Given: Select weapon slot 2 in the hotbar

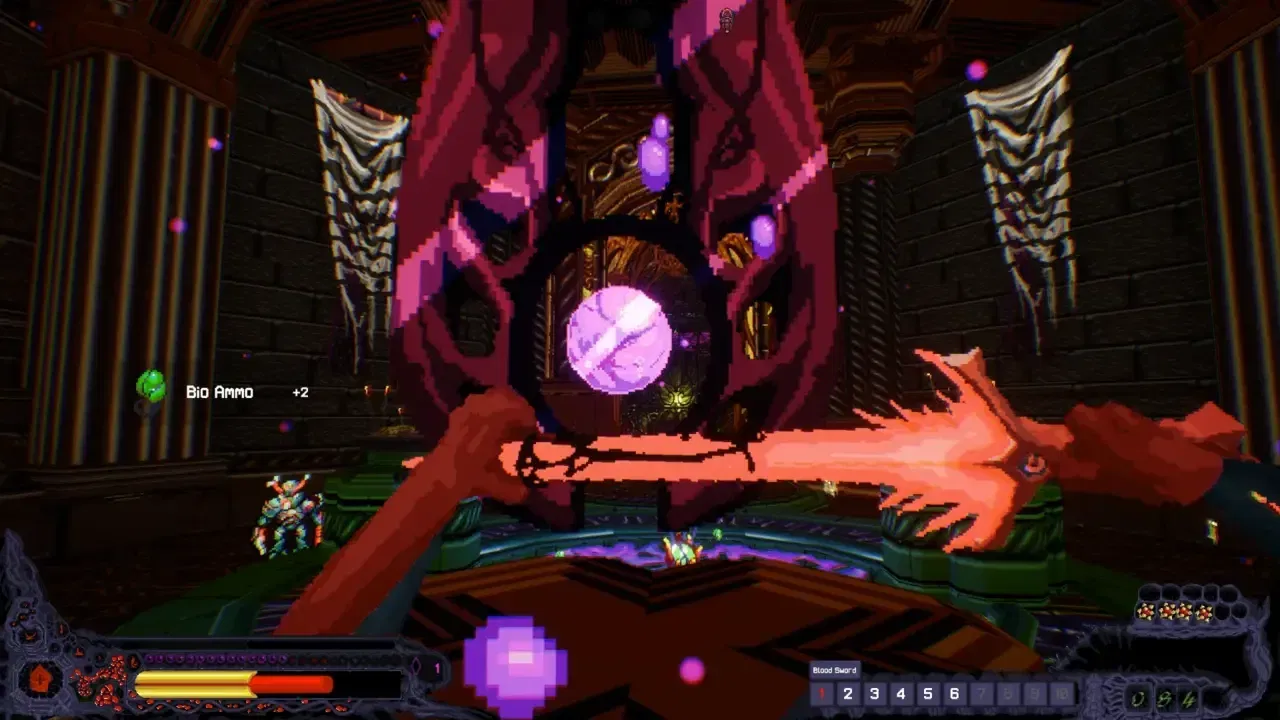Looking at the screenshot, I should [x=848, y=693].
